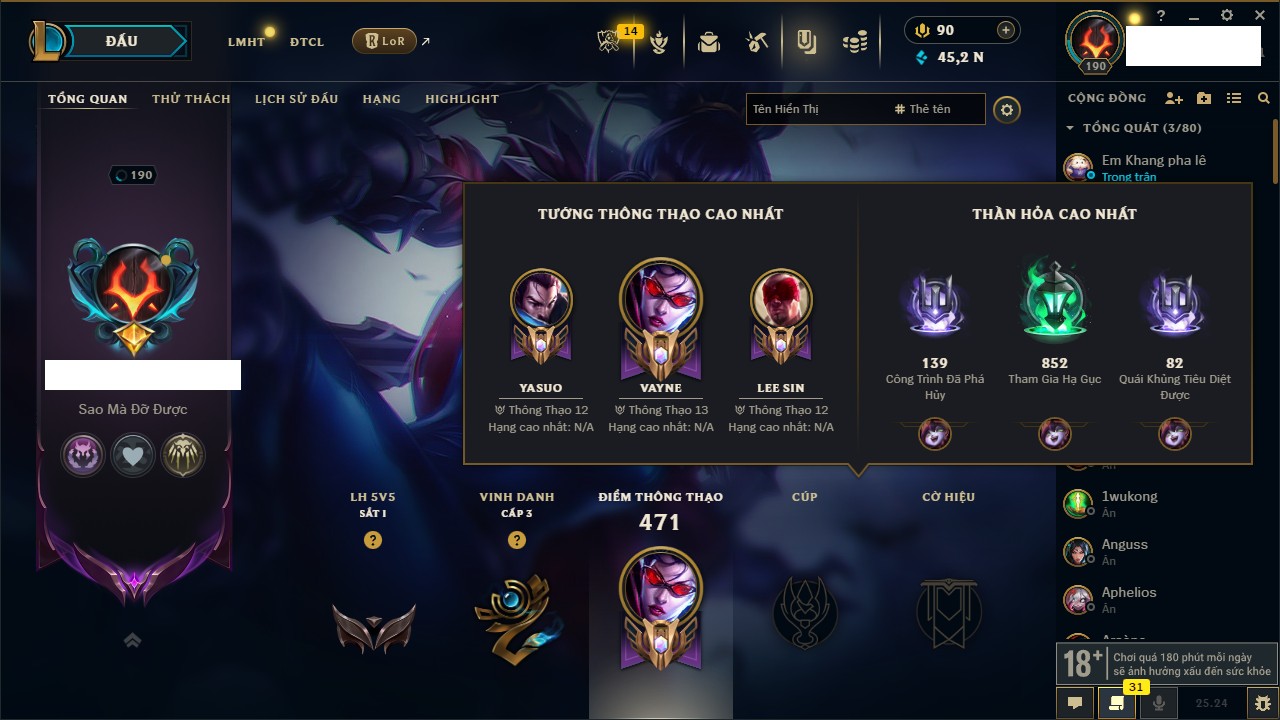Search the friends list
The image size is (1280, 720).
[1264, 98]
